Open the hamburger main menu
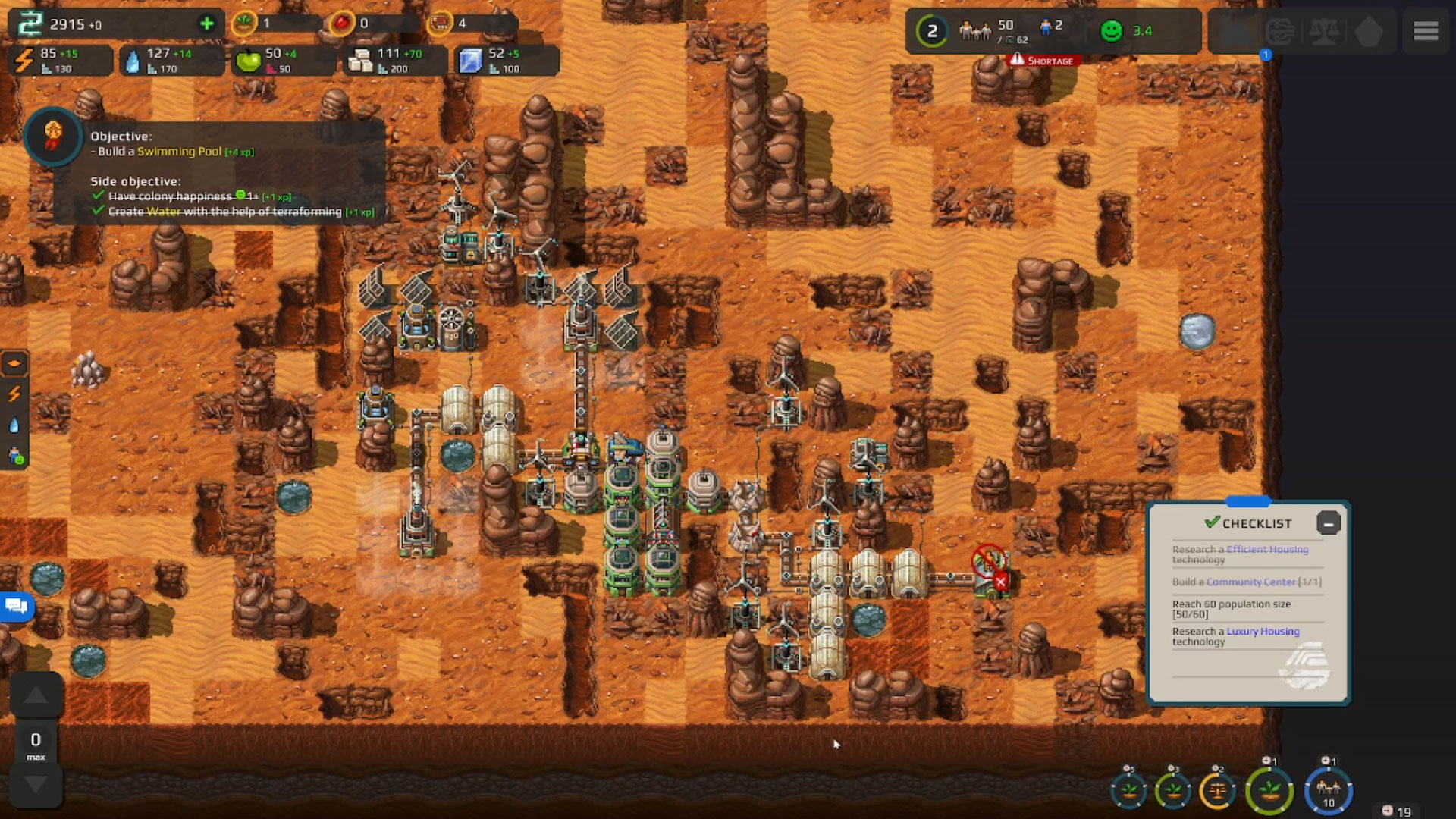 click(1426, 31)
